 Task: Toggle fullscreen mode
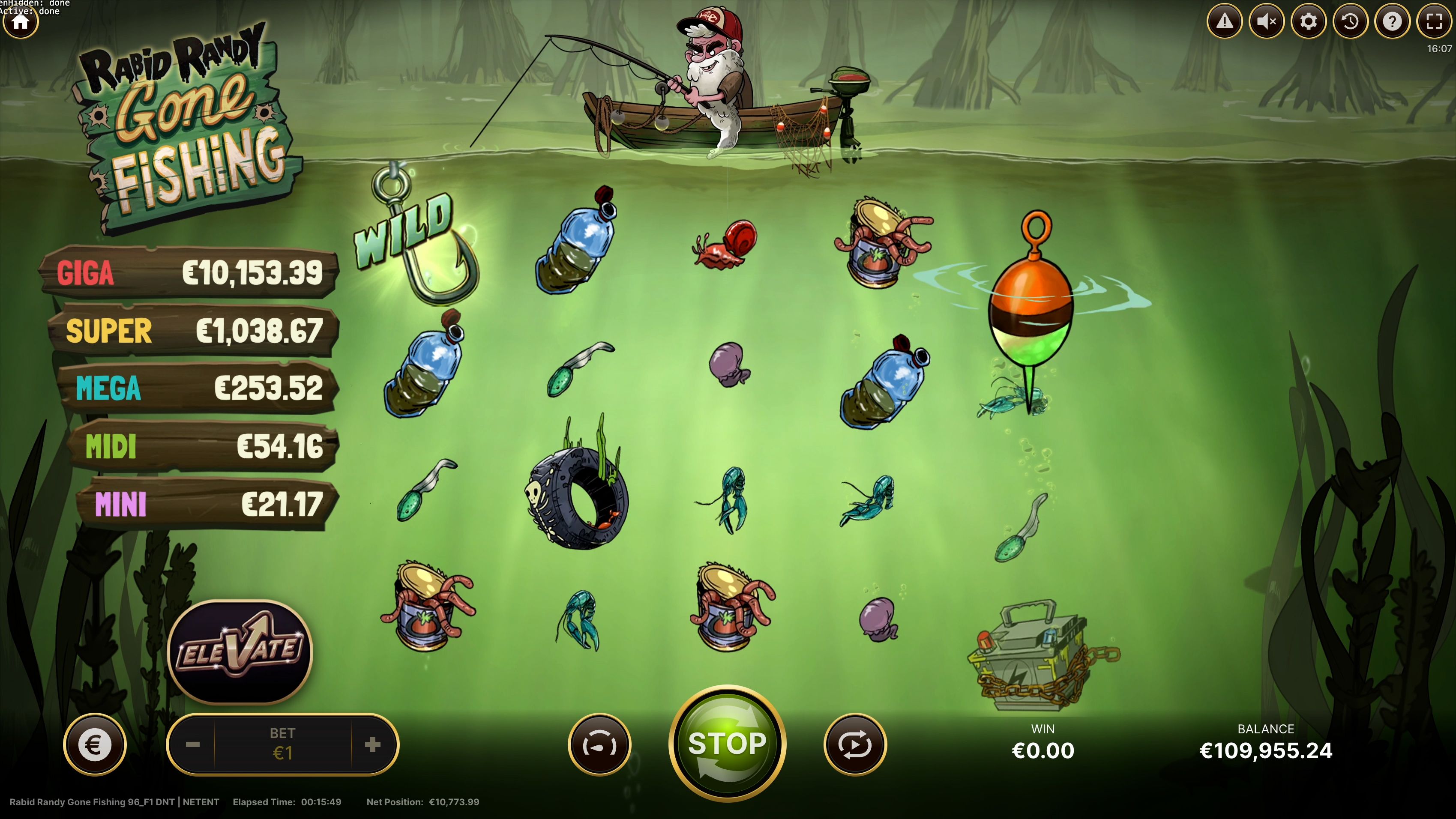coord(1434,21)
